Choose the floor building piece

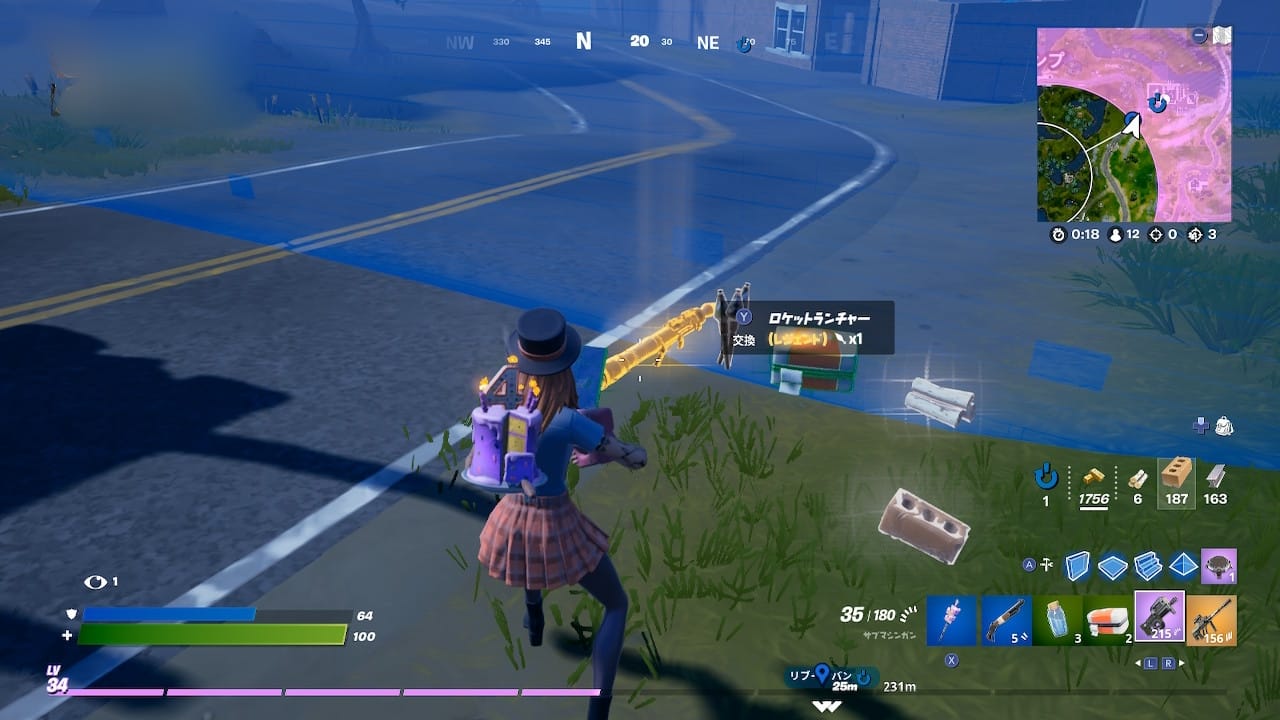coord(1112,566)
